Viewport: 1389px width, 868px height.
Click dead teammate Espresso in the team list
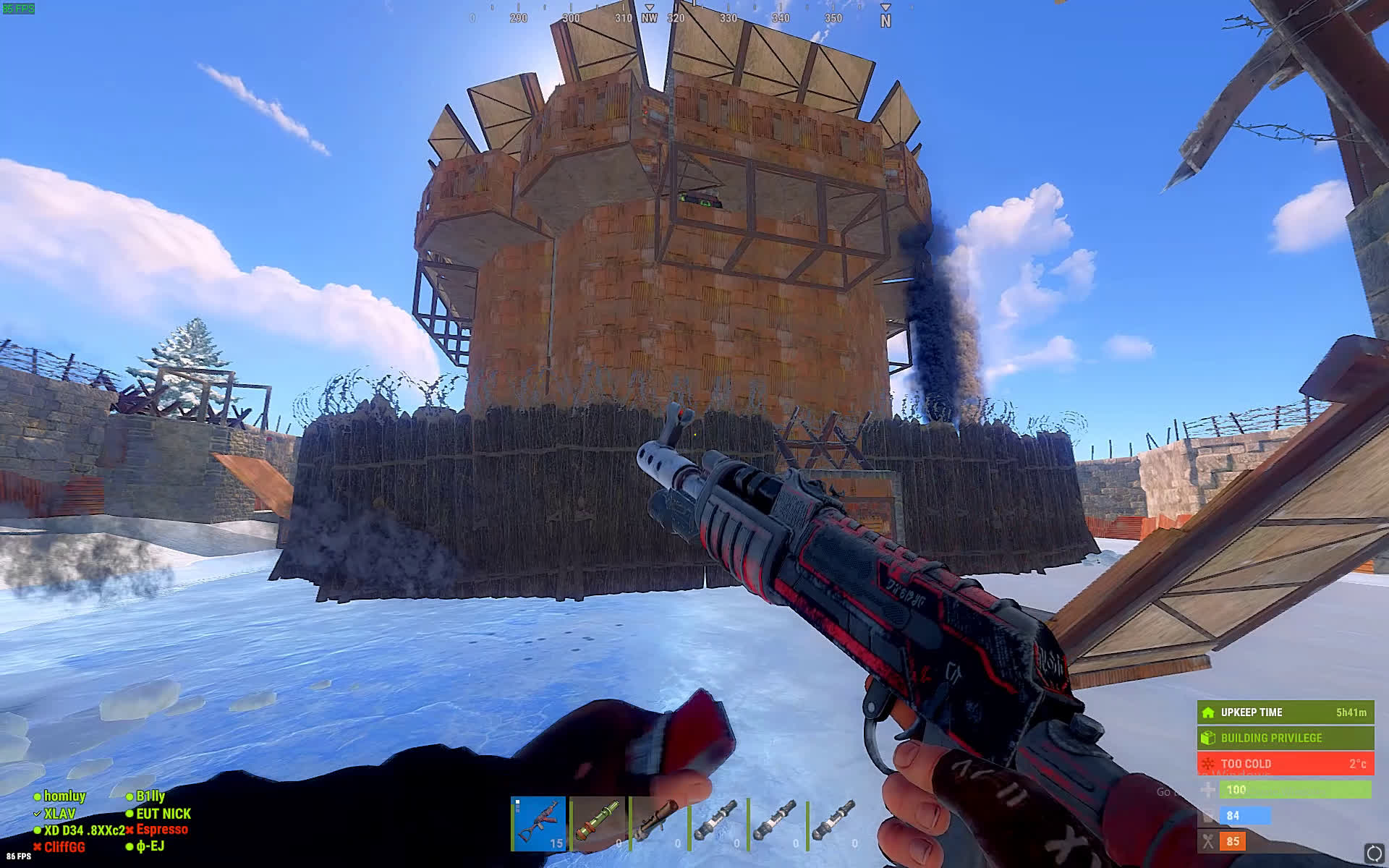coord(162,830)
